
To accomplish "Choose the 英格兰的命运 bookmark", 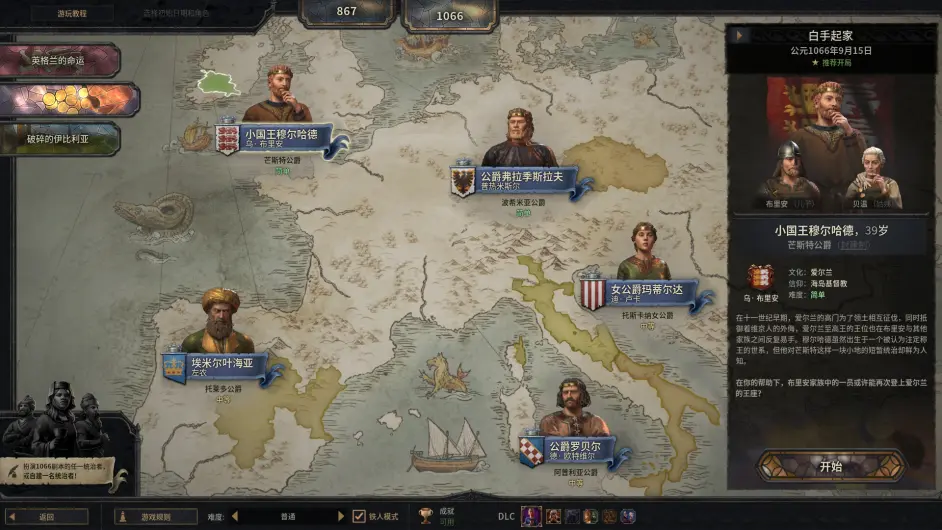I will [60, 60].
